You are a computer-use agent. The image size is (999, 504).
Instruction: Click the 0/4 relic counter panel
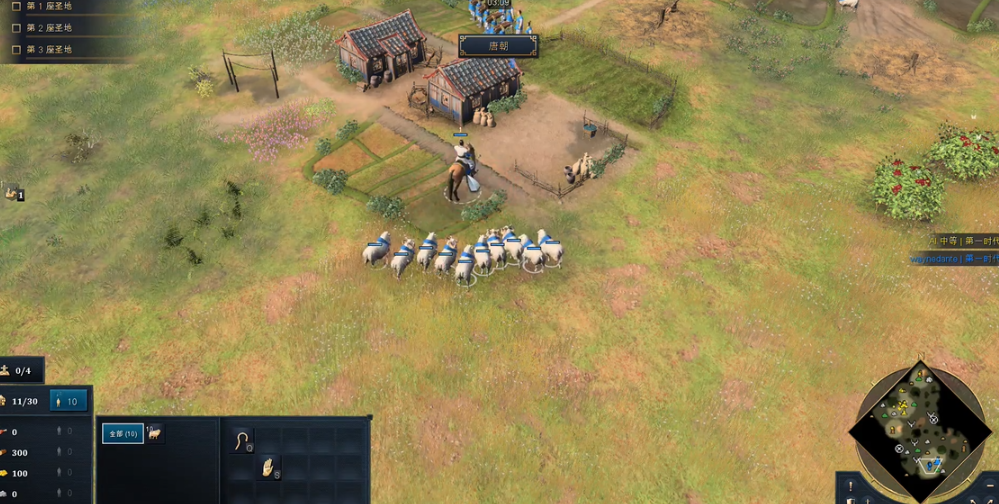(22, 371)
